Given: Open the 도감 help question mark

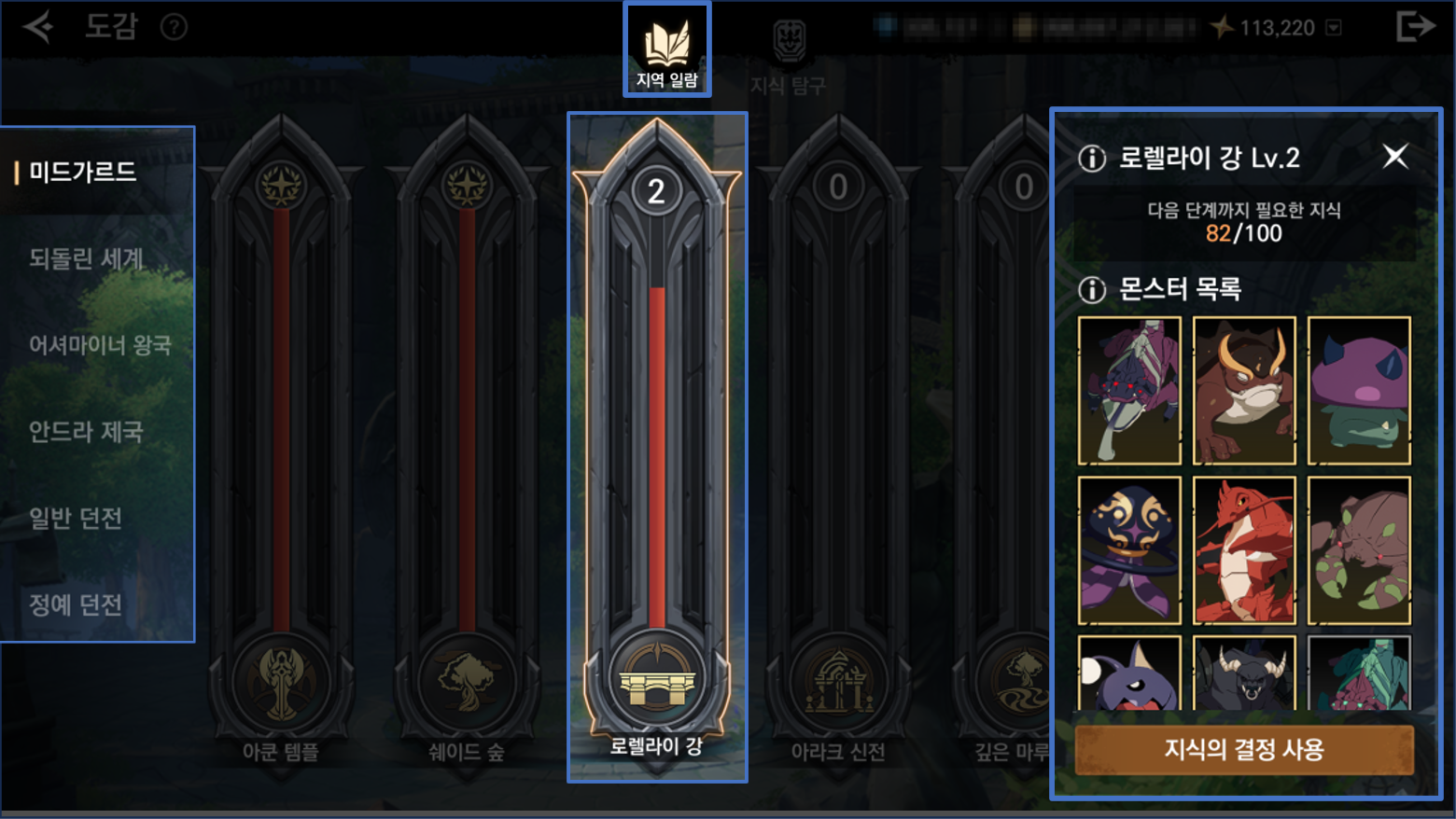Looking at the screenshot, I should [x=174, y=27].
